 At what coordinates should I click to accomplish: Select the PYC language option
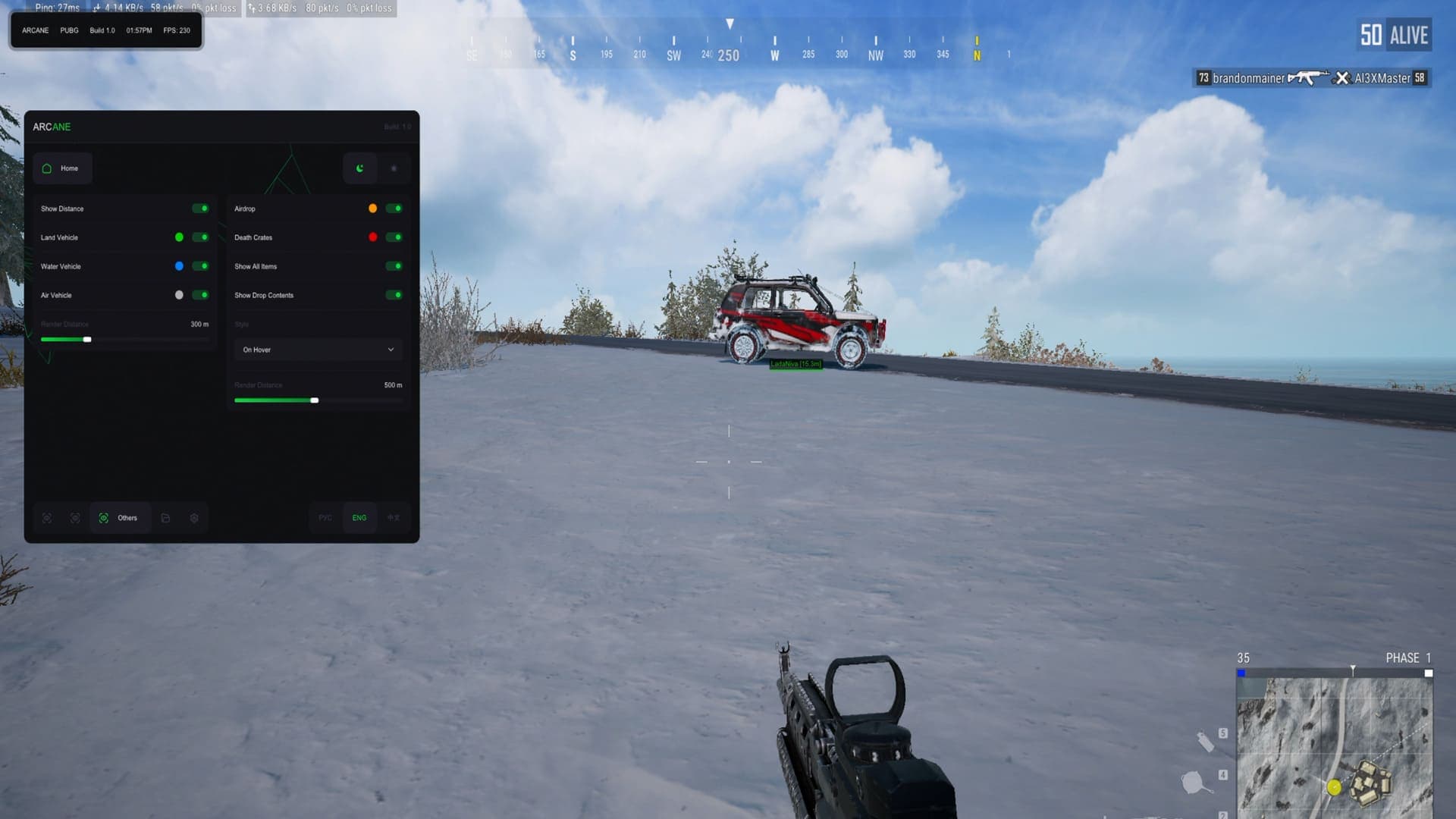325,518
